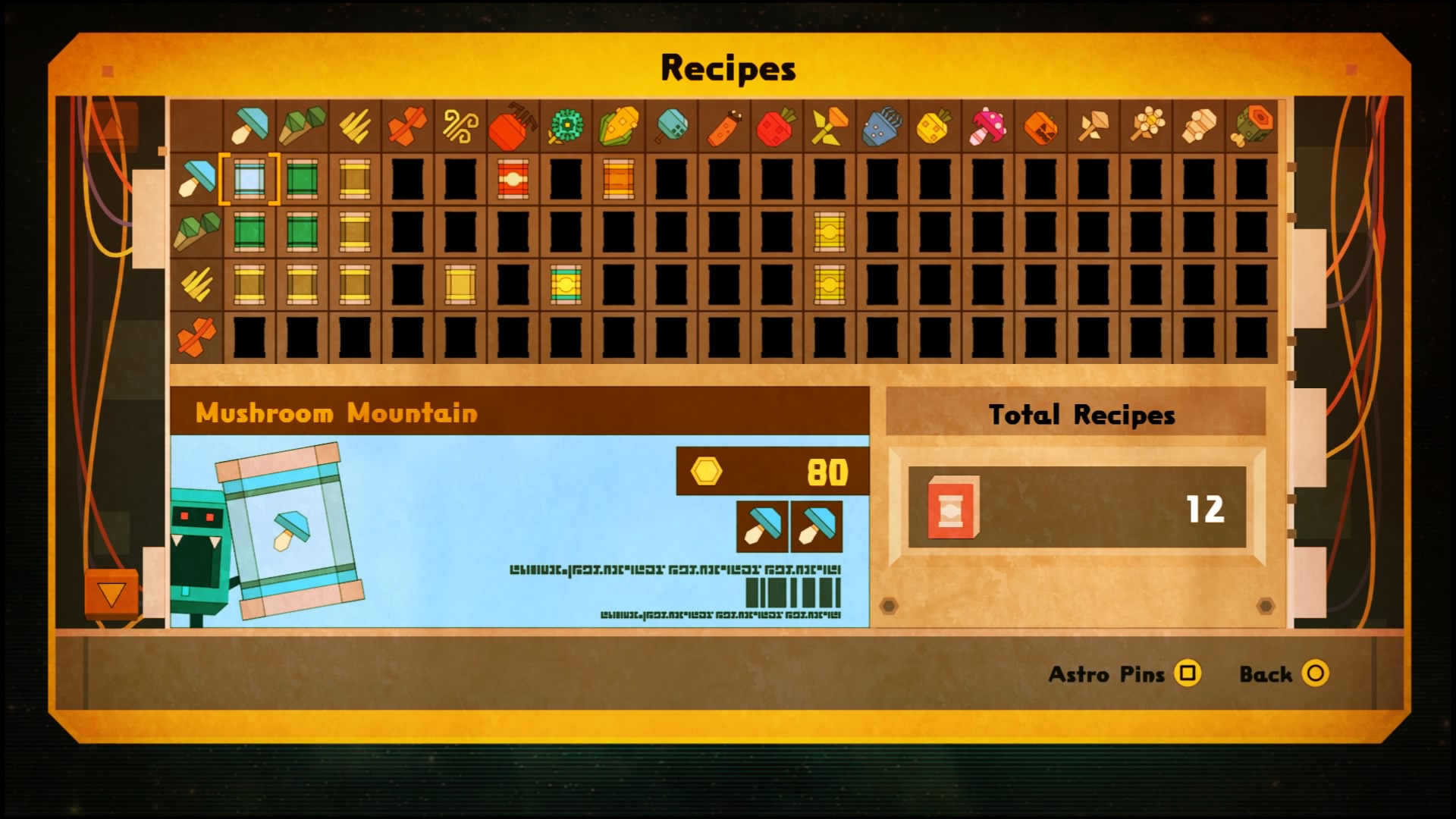
Task: Pick the teal-banded yellow recipe can
Action: tap(566, 284)
